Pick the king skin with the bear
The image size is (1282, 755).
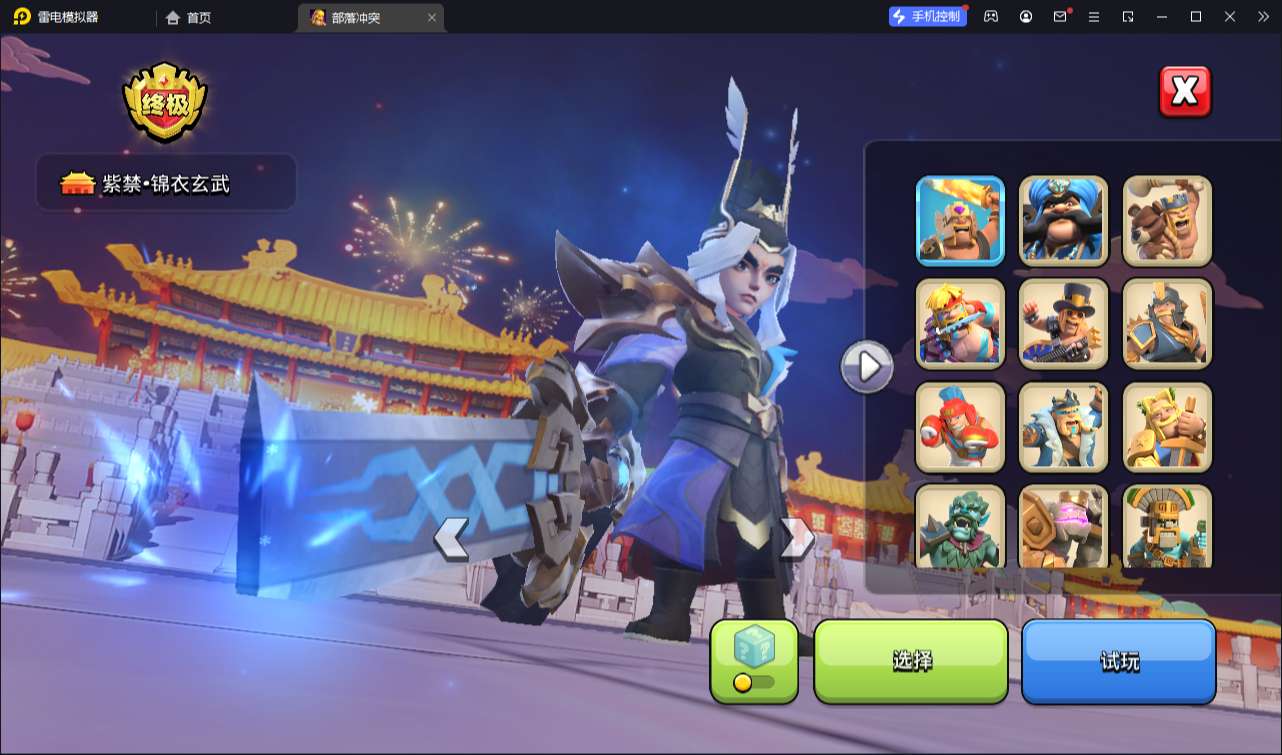pyautogui.click(x=1167, y=221)
